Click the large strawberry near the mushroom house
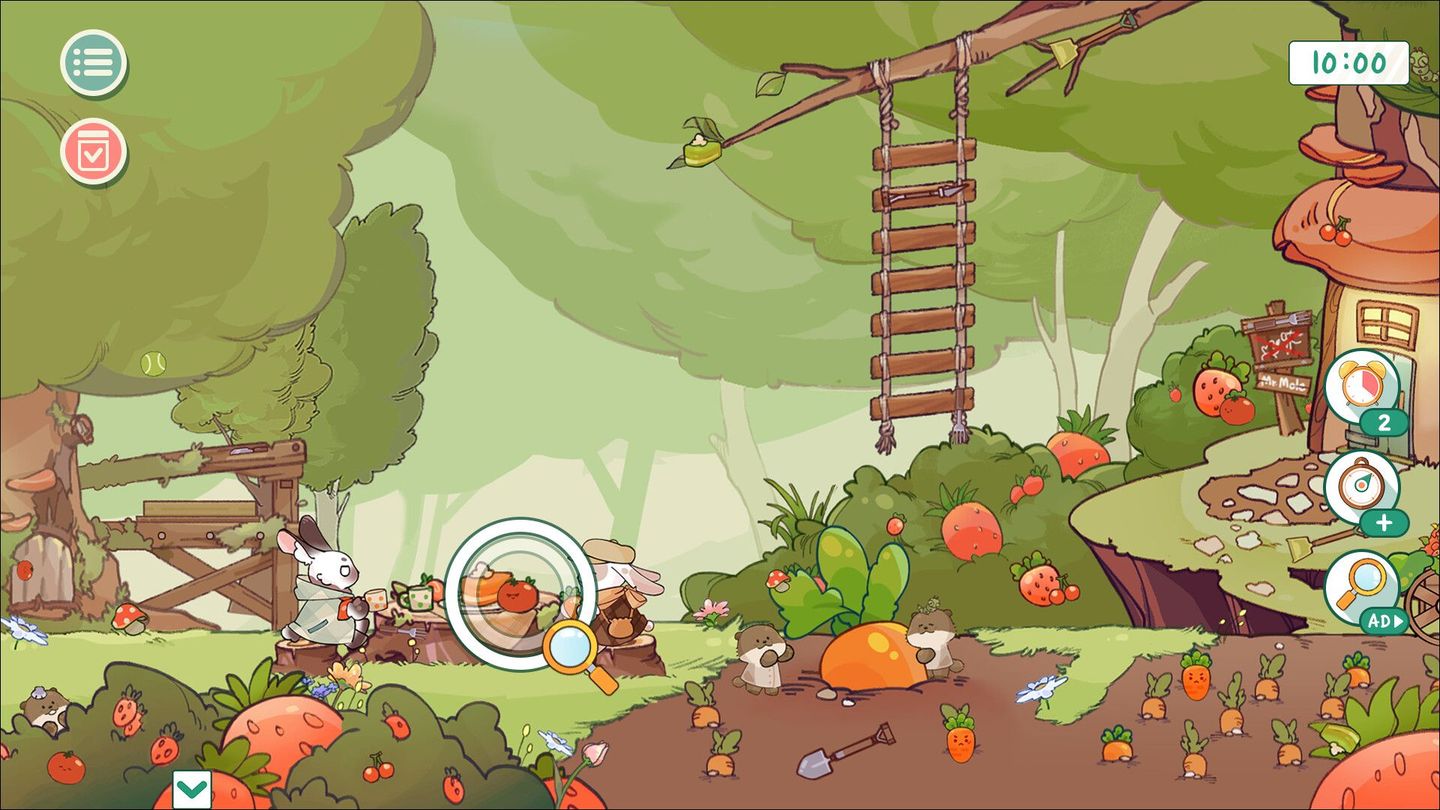1440x810 pixels. (1213, 390)
